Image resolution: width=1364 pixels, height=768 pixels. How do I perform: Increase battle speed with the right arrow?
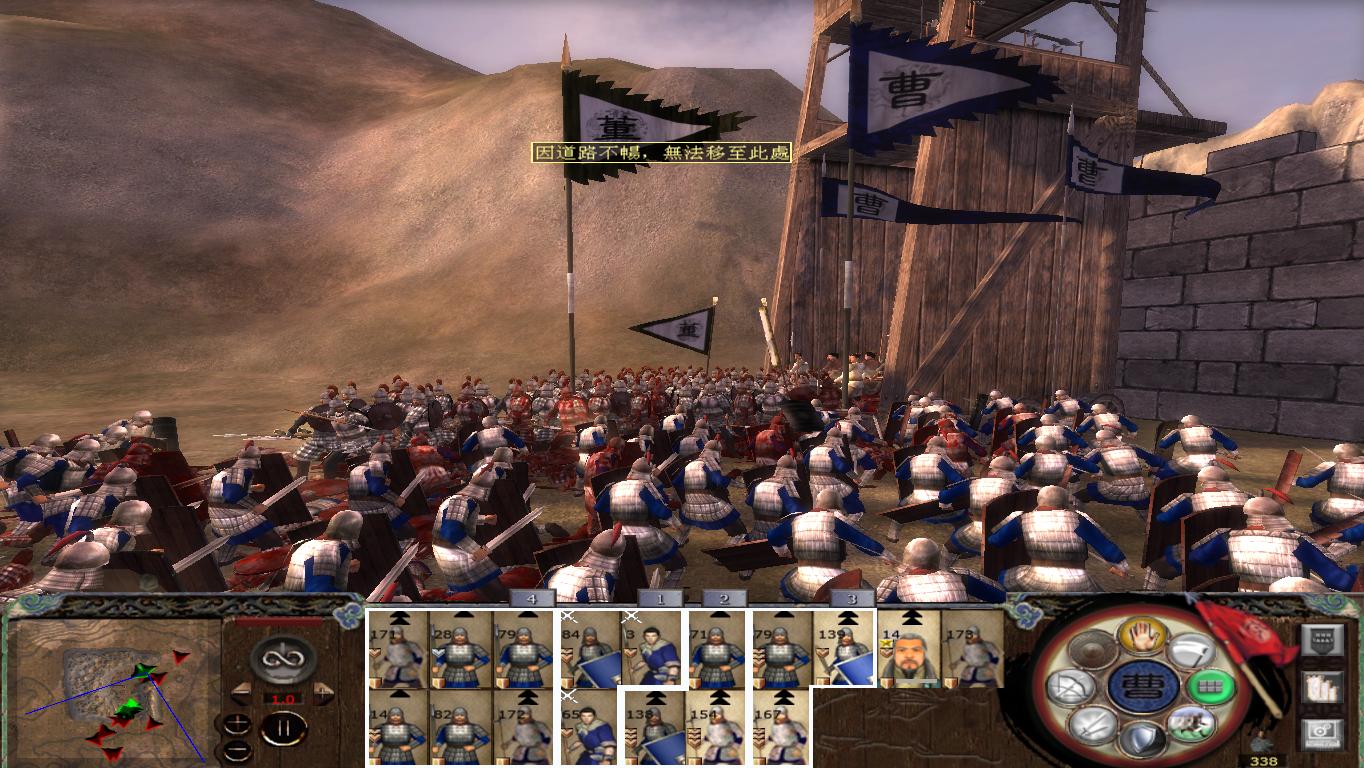(322, 692)
